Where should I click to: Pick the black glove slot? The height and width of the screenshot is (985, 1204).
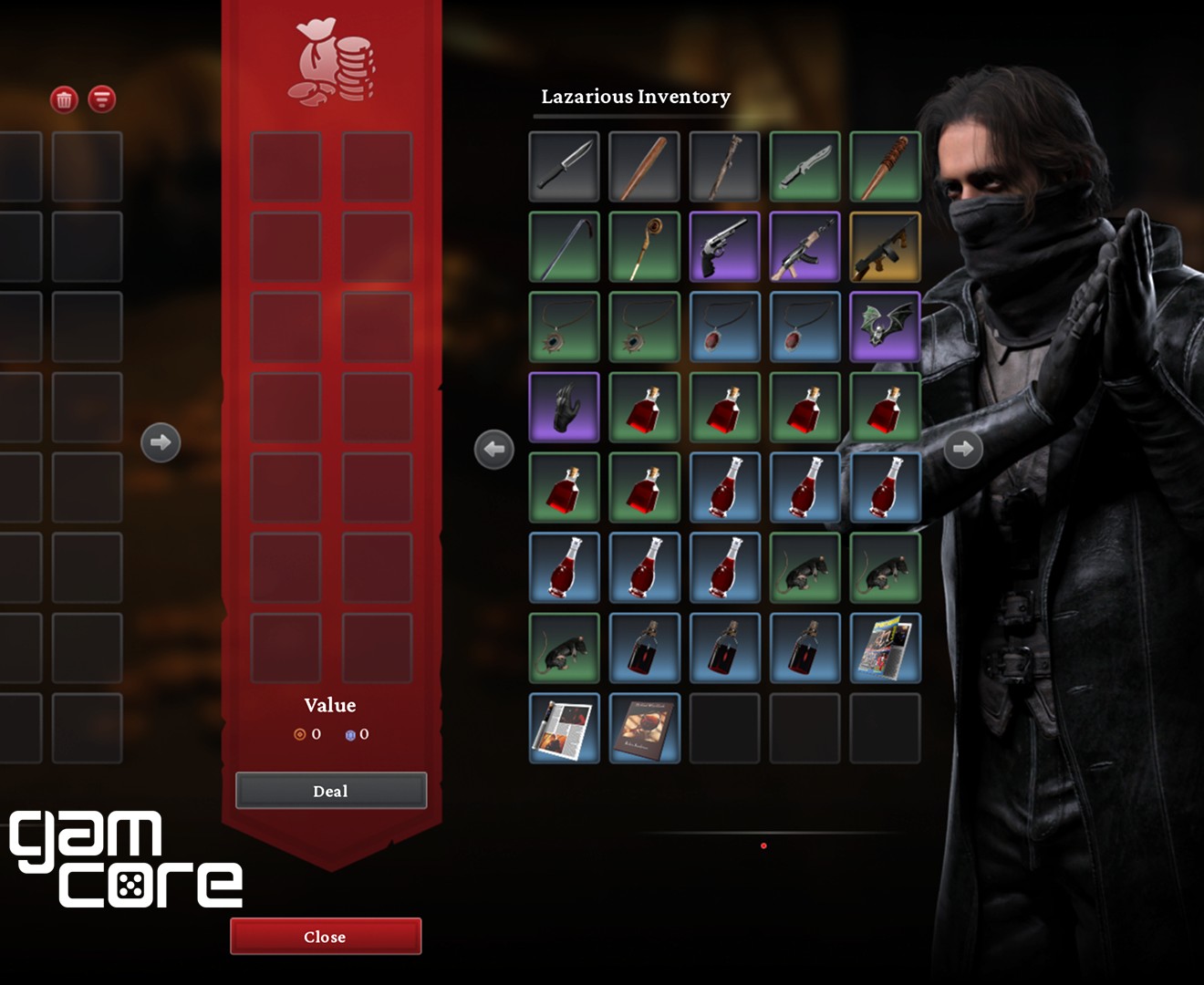[564, 408]
